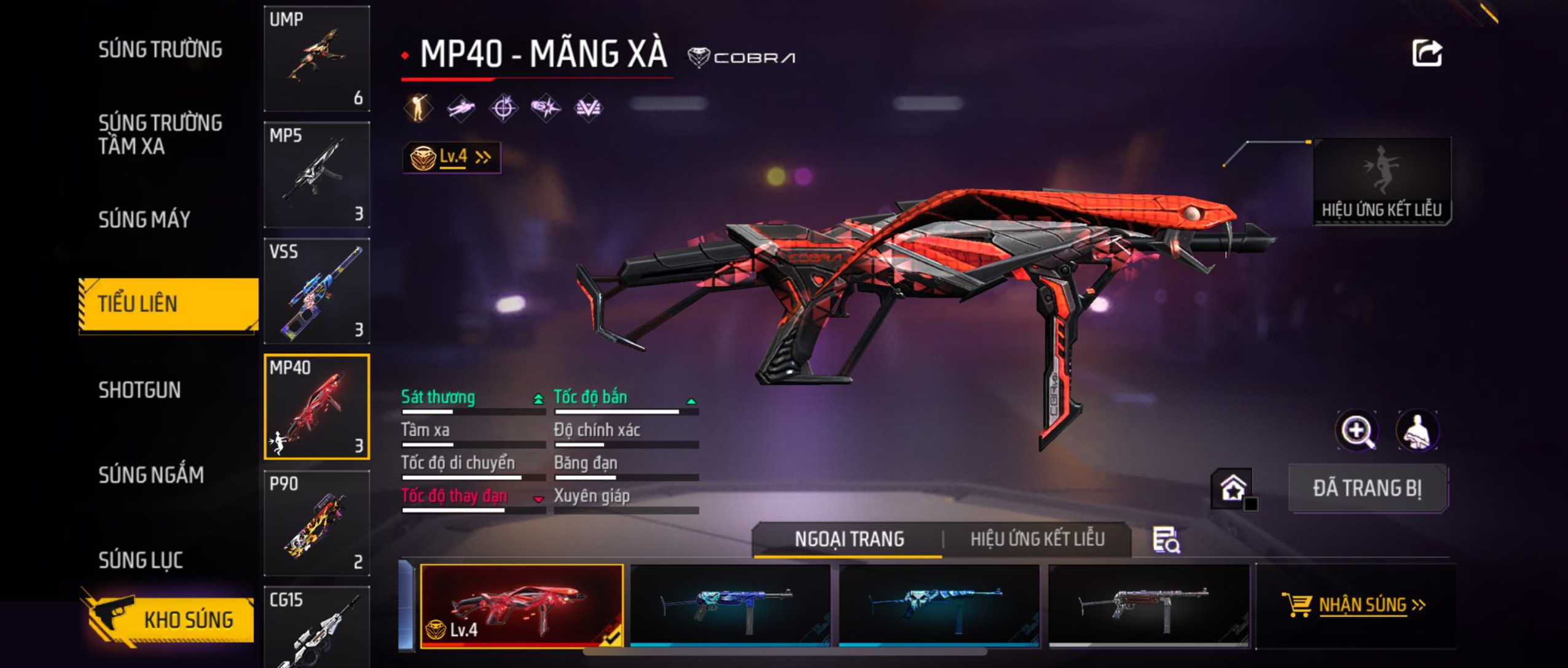Open the Súng Ngắm category
1568x668 pixels.
point(151,474)
